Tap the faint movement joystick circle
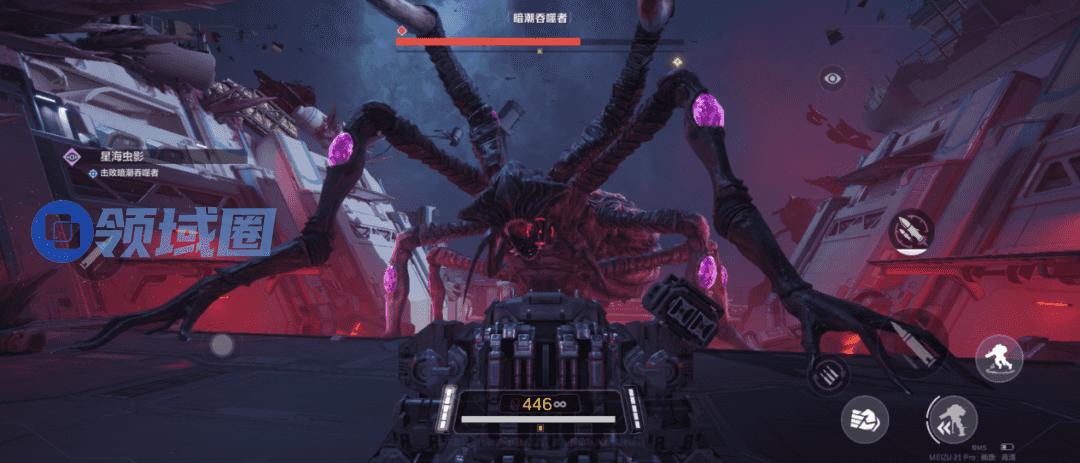This screenshot has height=463, width=1080. point(222,345)
